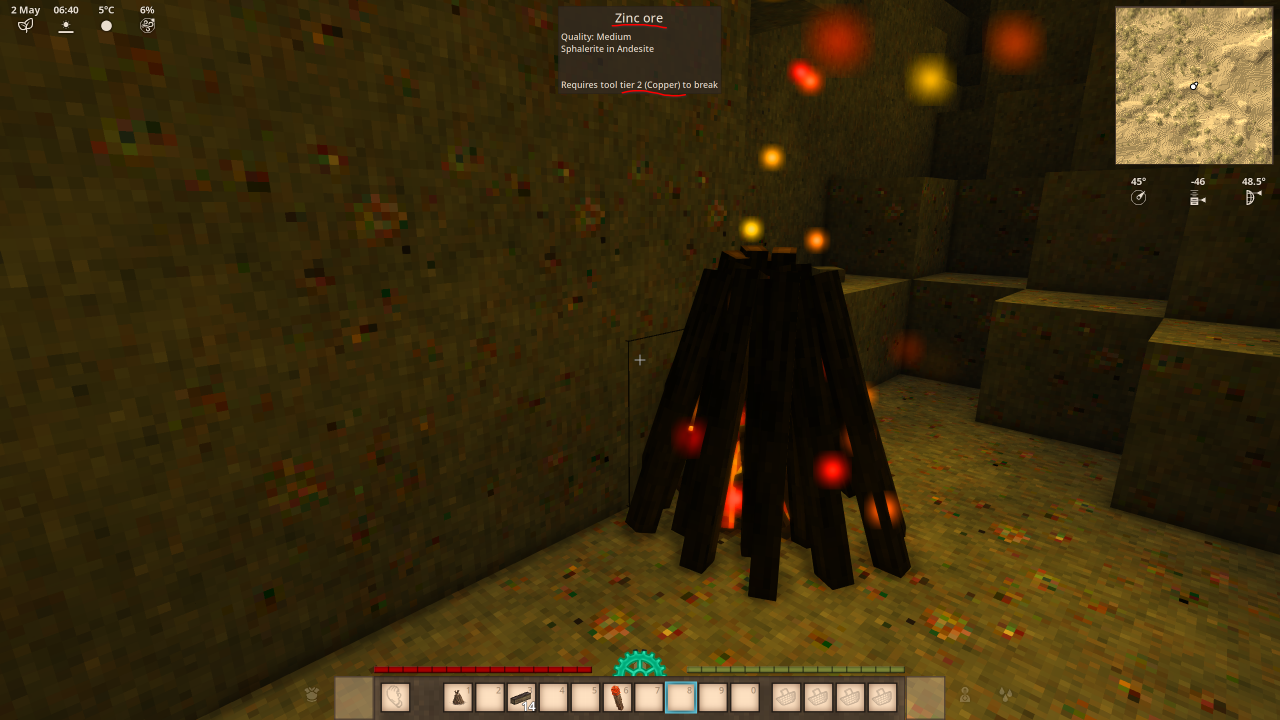Open the first basket backpack slot

pyautogui.click(x=785, y=697)
